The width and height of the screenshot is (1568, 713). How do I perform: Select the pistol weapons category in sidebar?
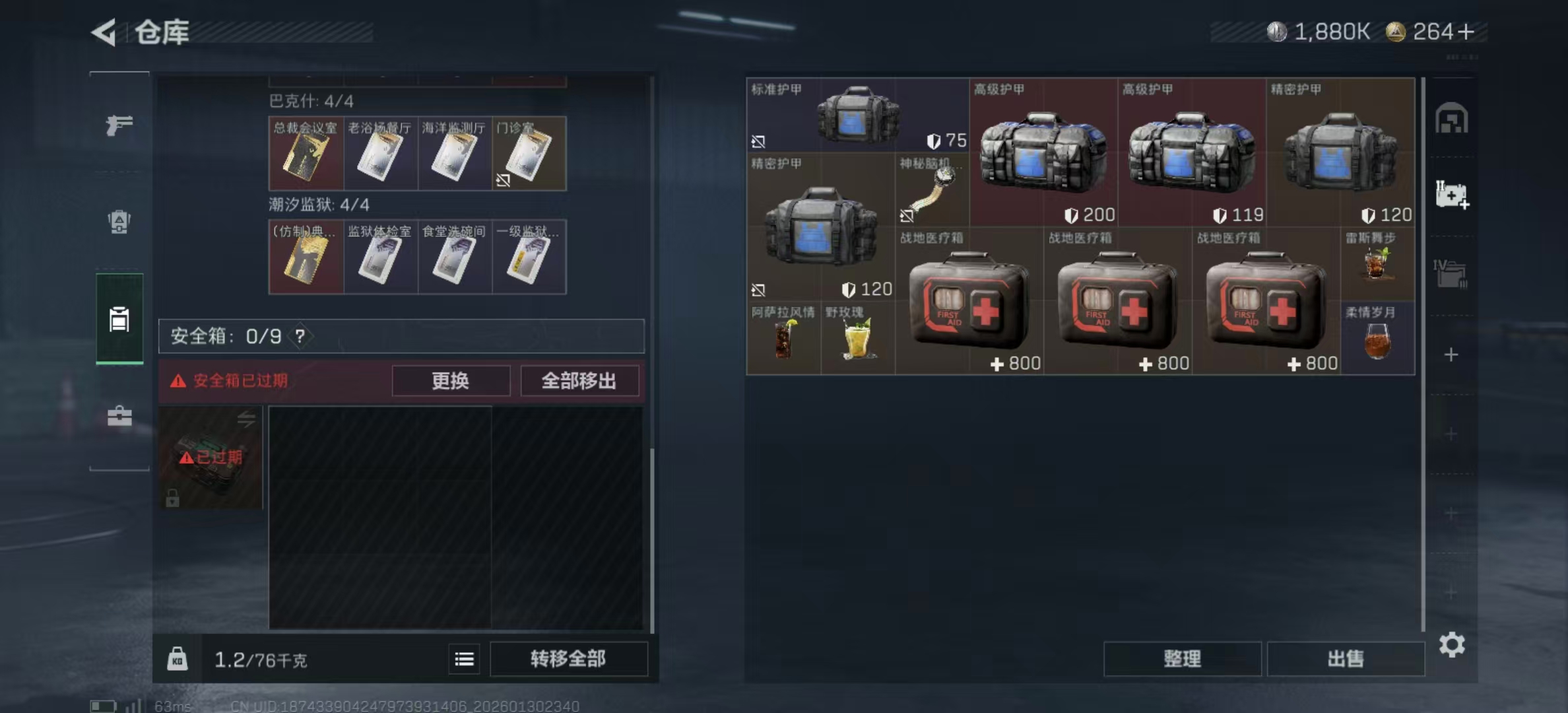click(x=119, y=125)
